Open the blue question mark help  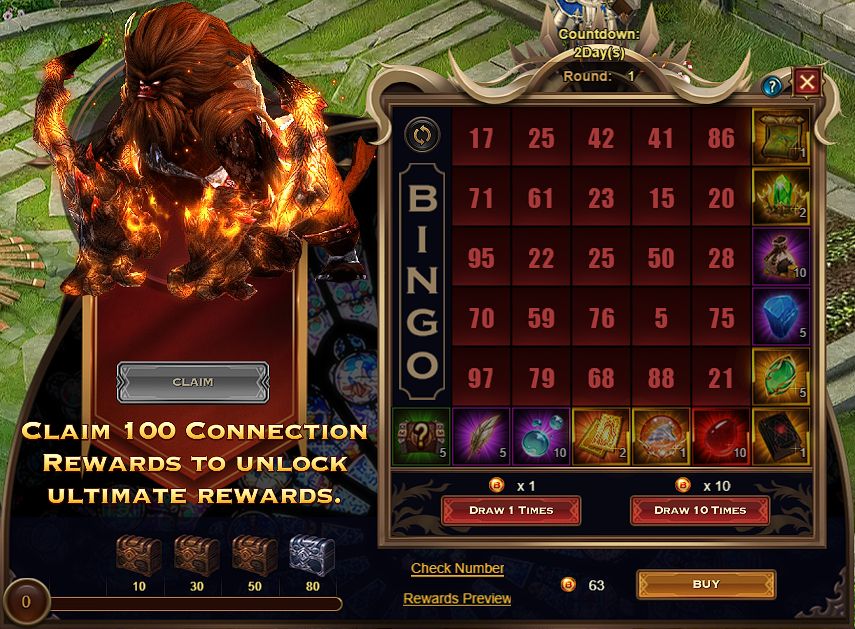click(771, 87)
